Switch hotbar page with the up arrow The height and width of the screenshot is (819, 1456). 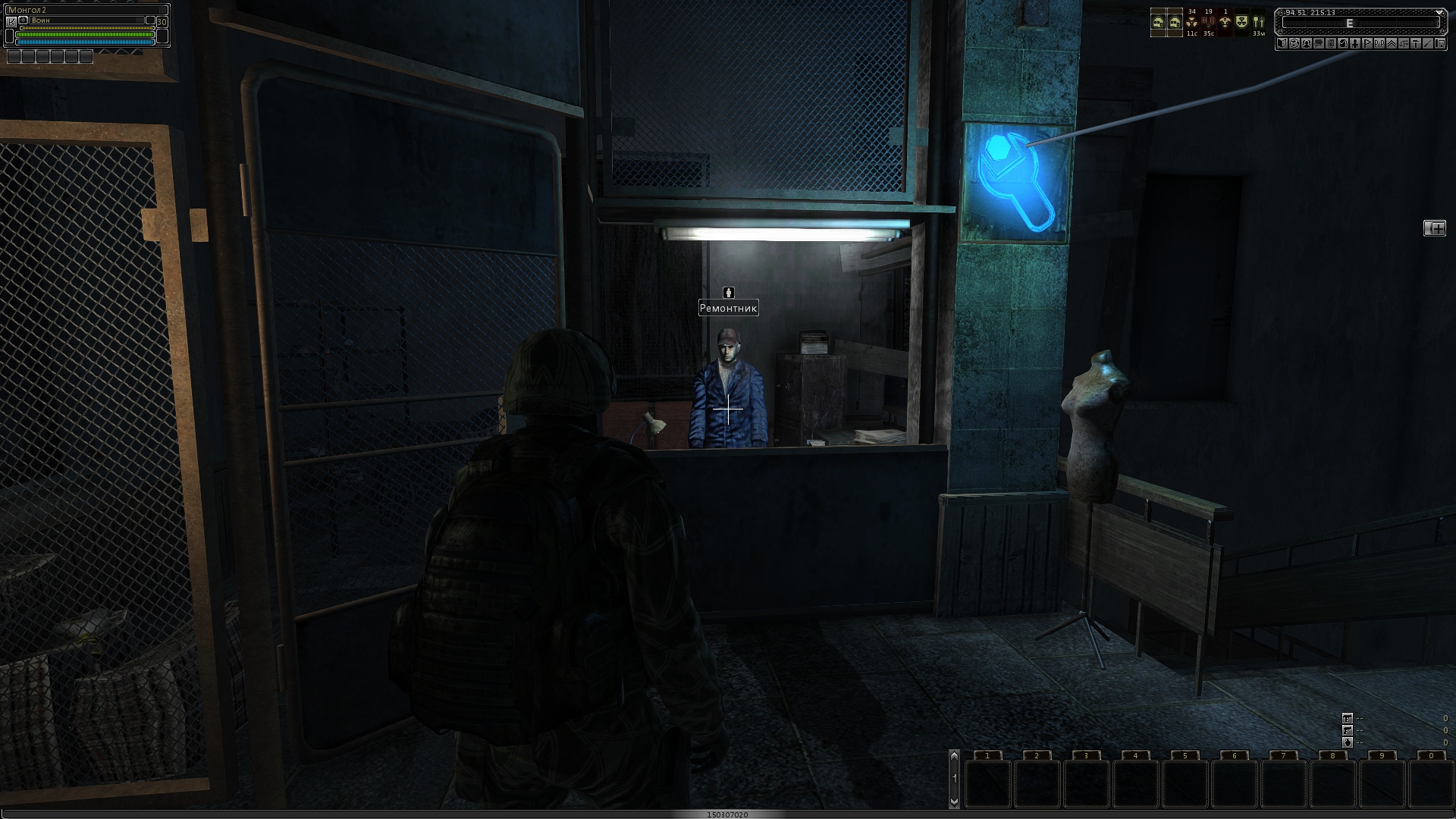pyautogui.click(x=954, y=755)
